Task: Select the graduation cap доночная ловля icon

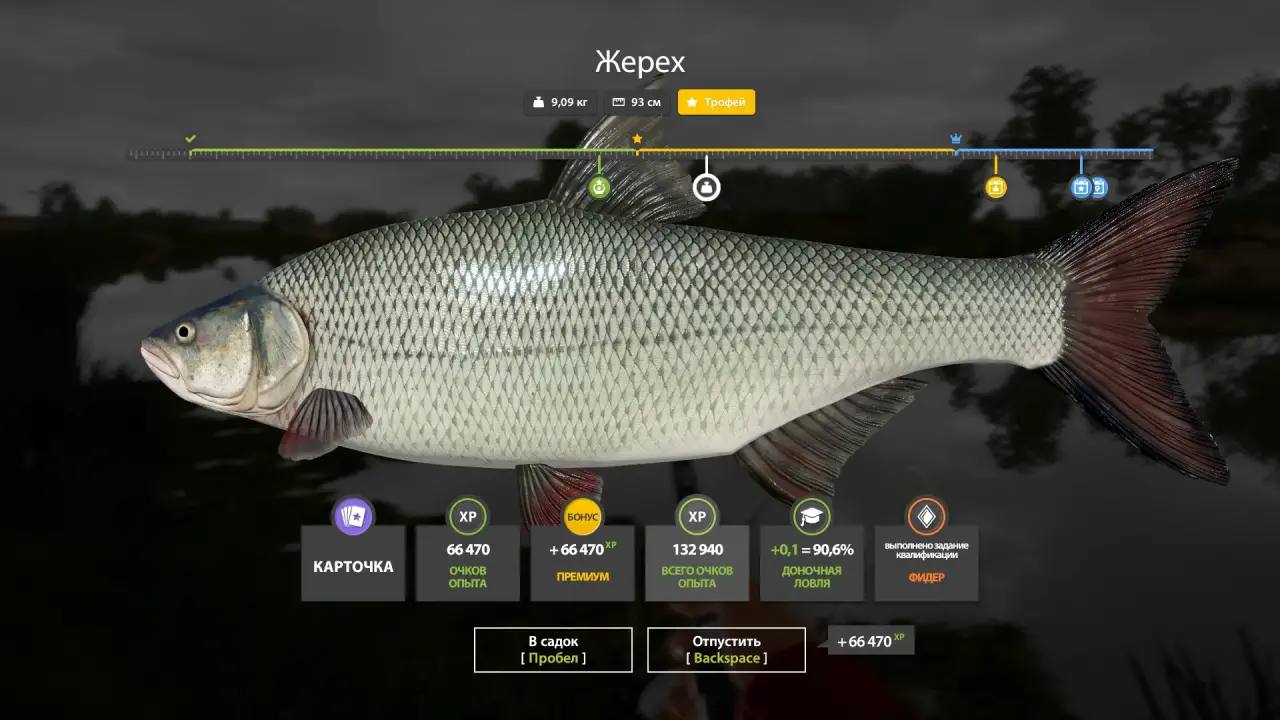Action: [x=811, y=517]
